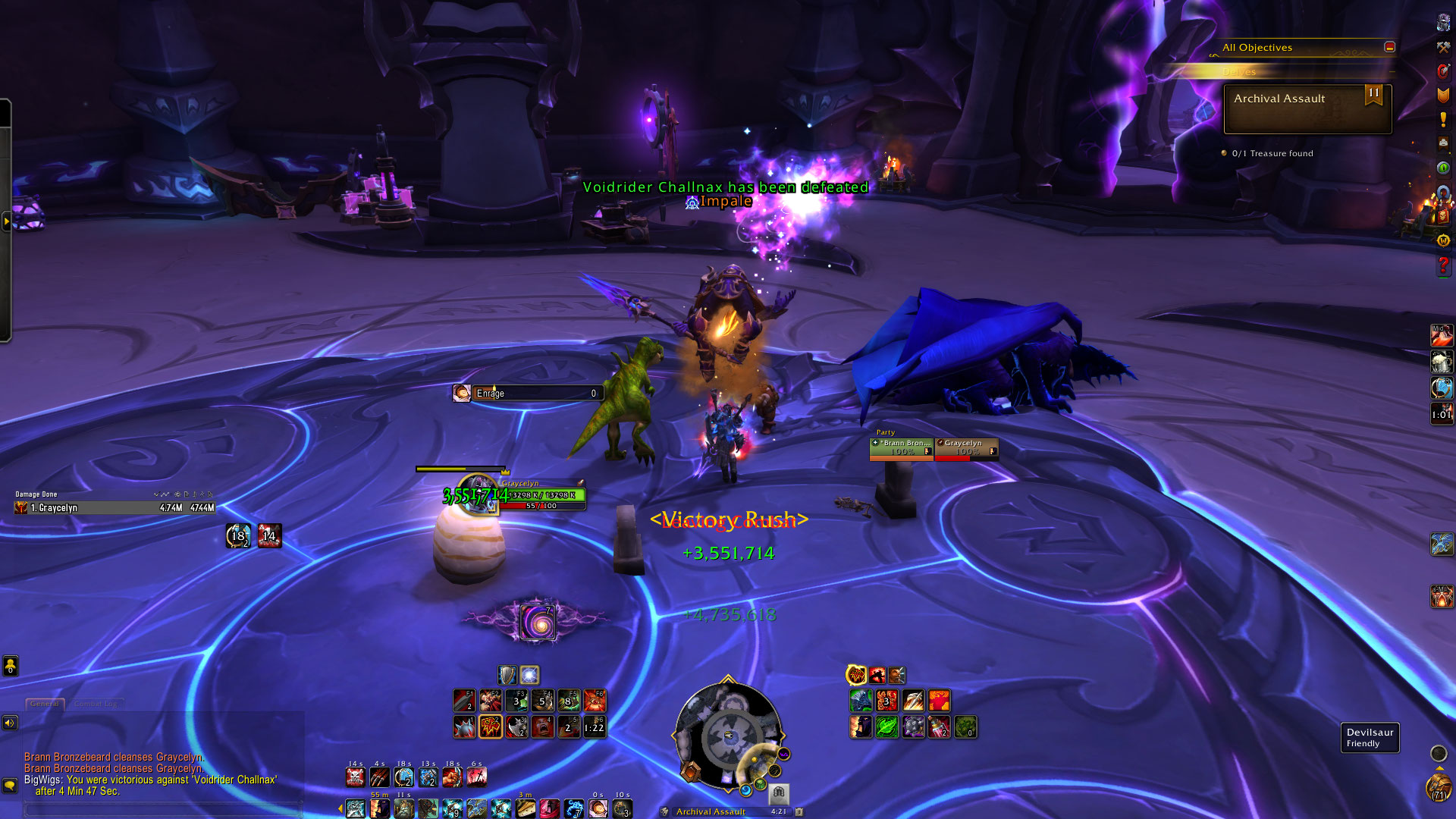Select the General chat tab
Image resolution: width=1456 pixels, height=819 pixels.
click(x=45, y=704)
